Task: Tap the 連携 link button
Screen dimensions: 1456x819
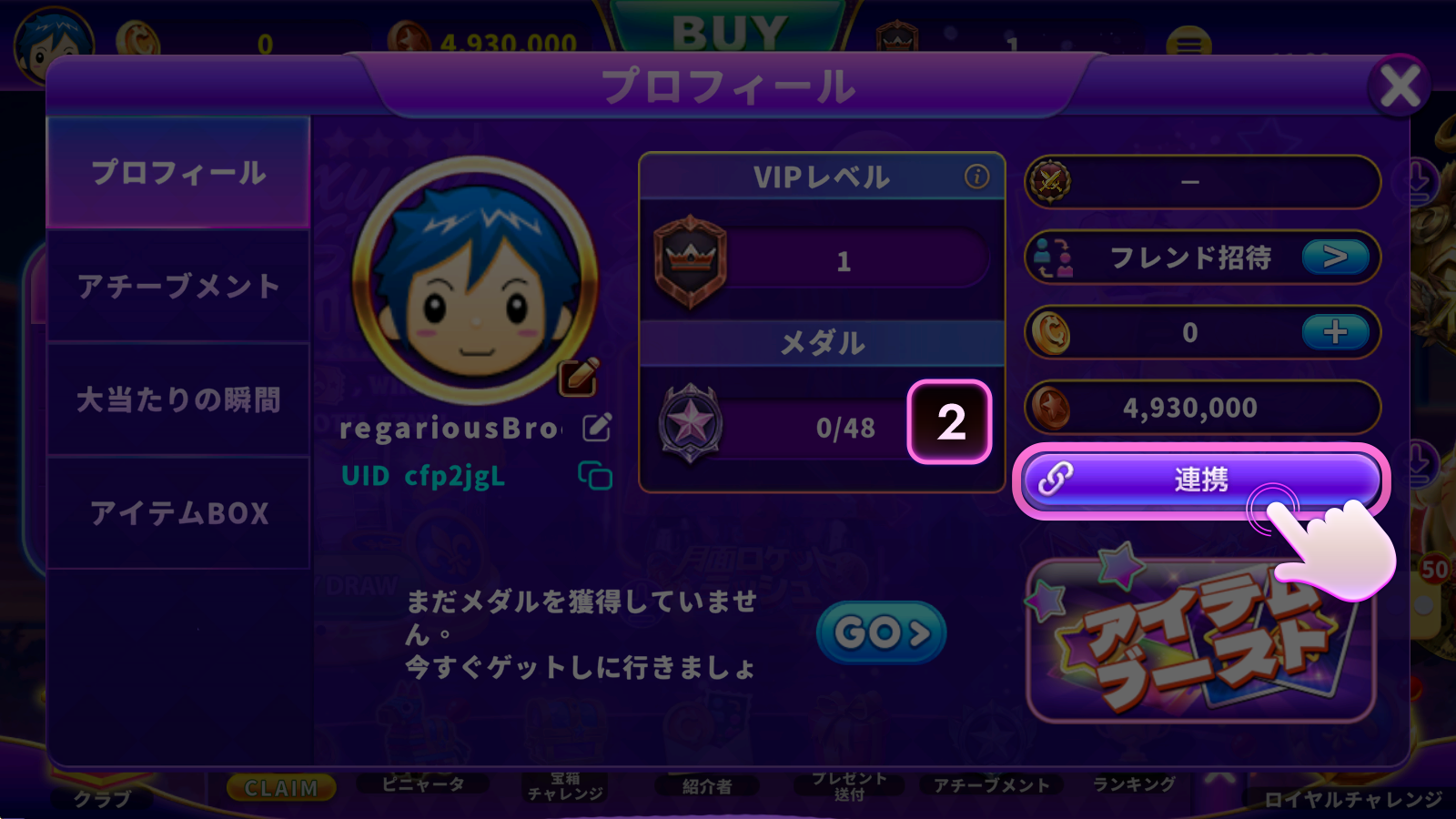Action: tap(1200, 480)
